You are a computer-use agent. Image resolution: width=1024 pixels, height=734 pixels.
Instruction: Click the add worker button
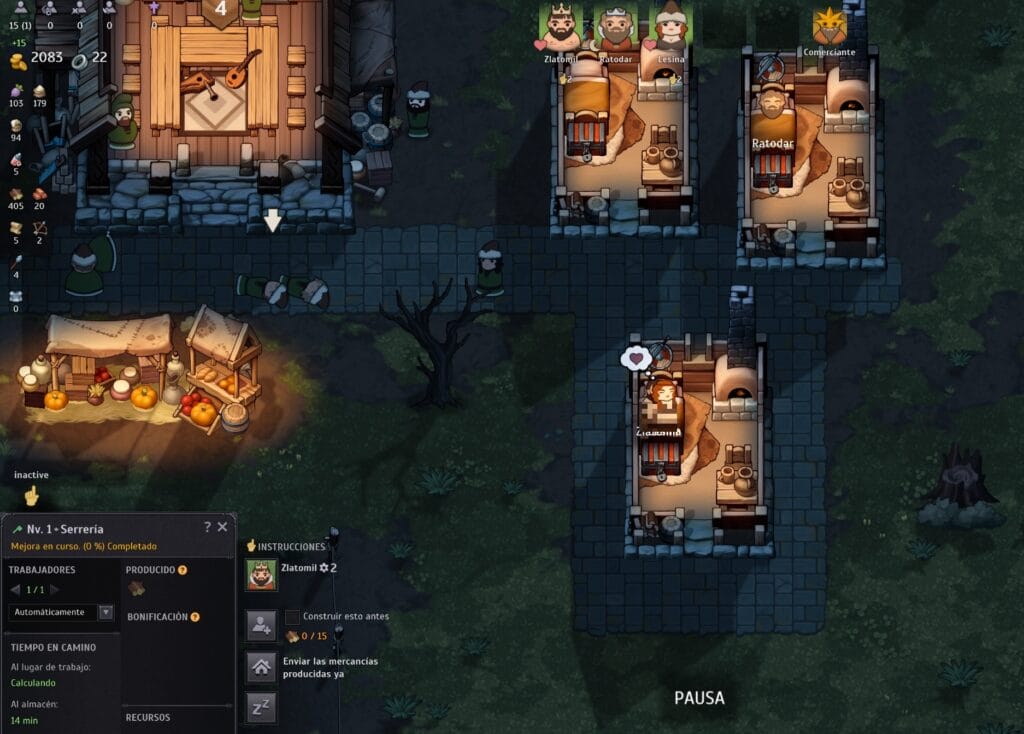[x=261, y=626]
